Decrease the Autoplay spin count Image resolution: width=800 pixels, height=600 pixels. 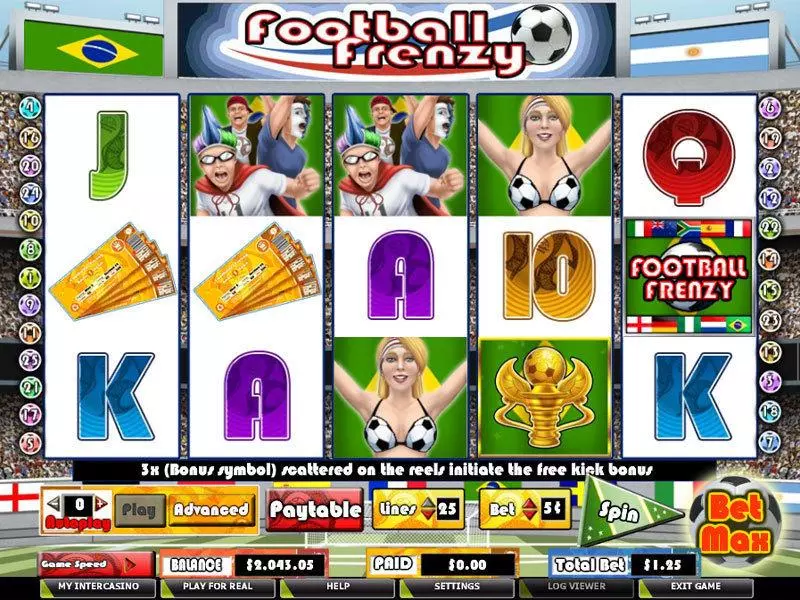[54, 504]
